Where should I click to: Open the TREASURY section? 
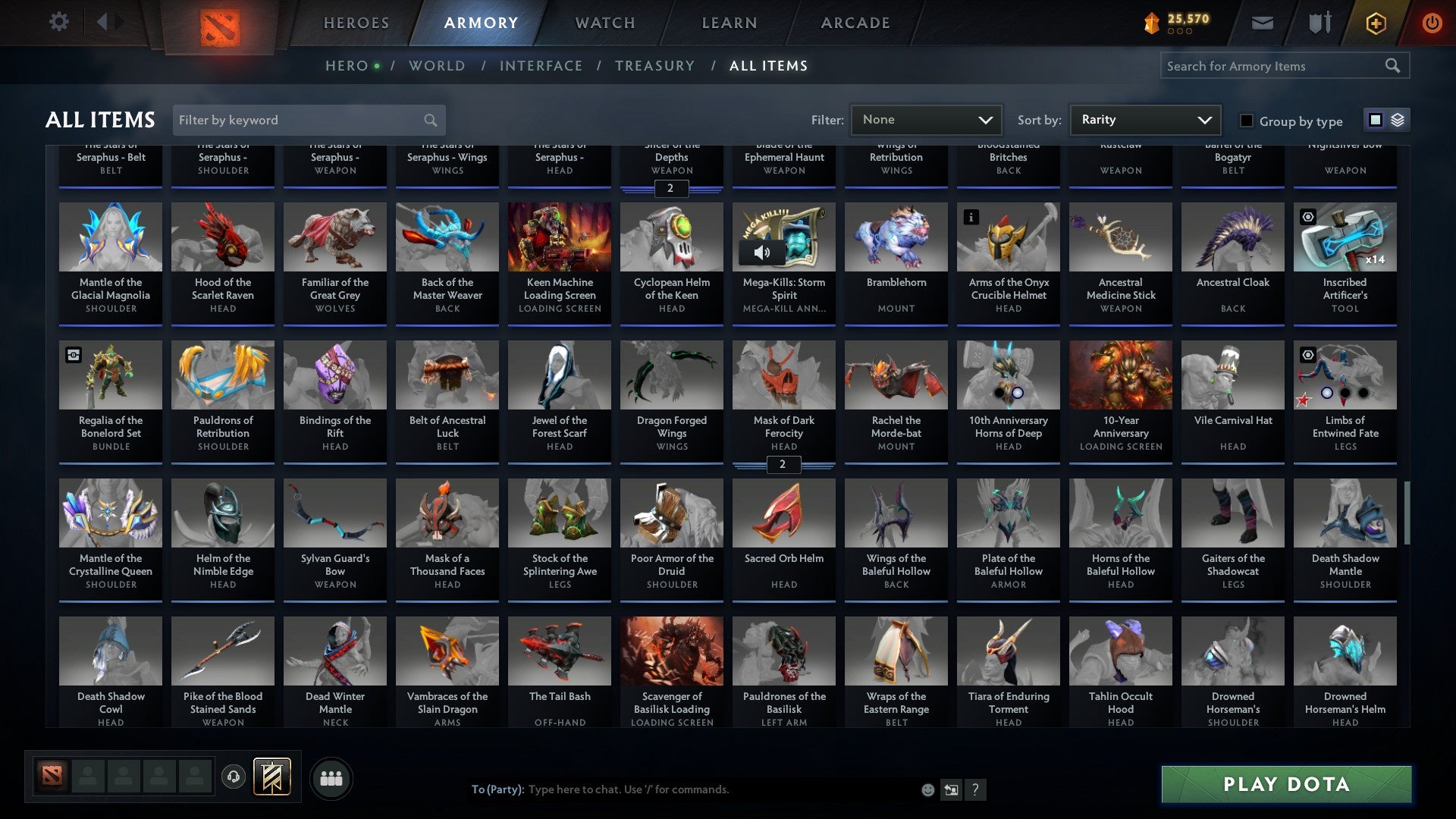pos(654,66)
